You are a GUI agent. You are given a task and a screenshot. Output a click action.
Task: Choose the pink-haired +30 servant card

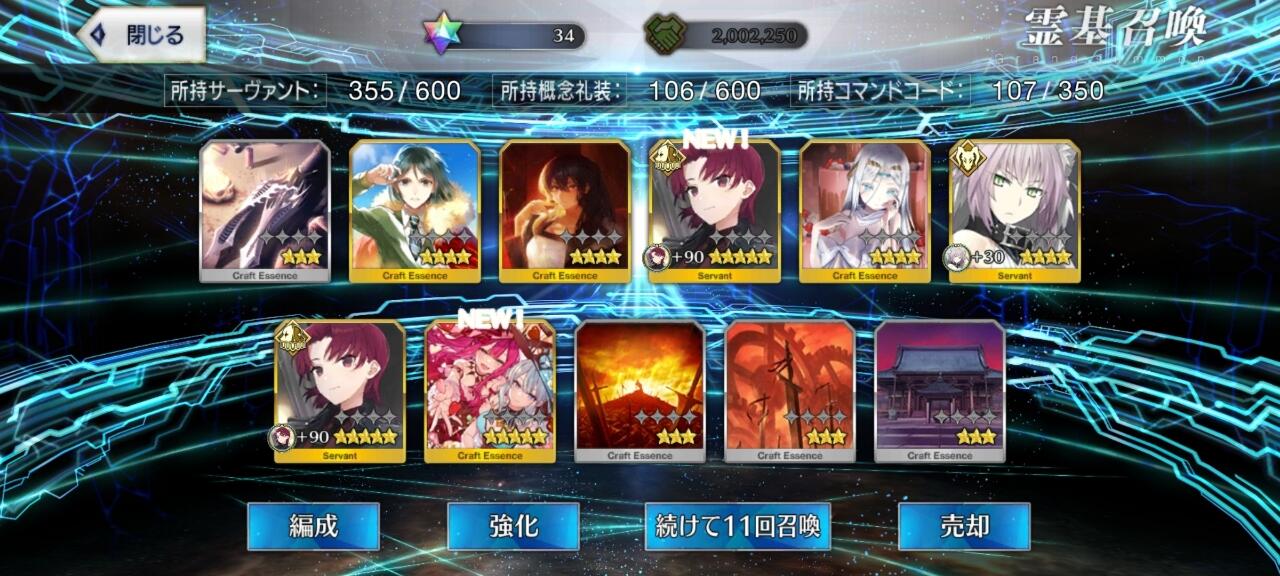1015,211
